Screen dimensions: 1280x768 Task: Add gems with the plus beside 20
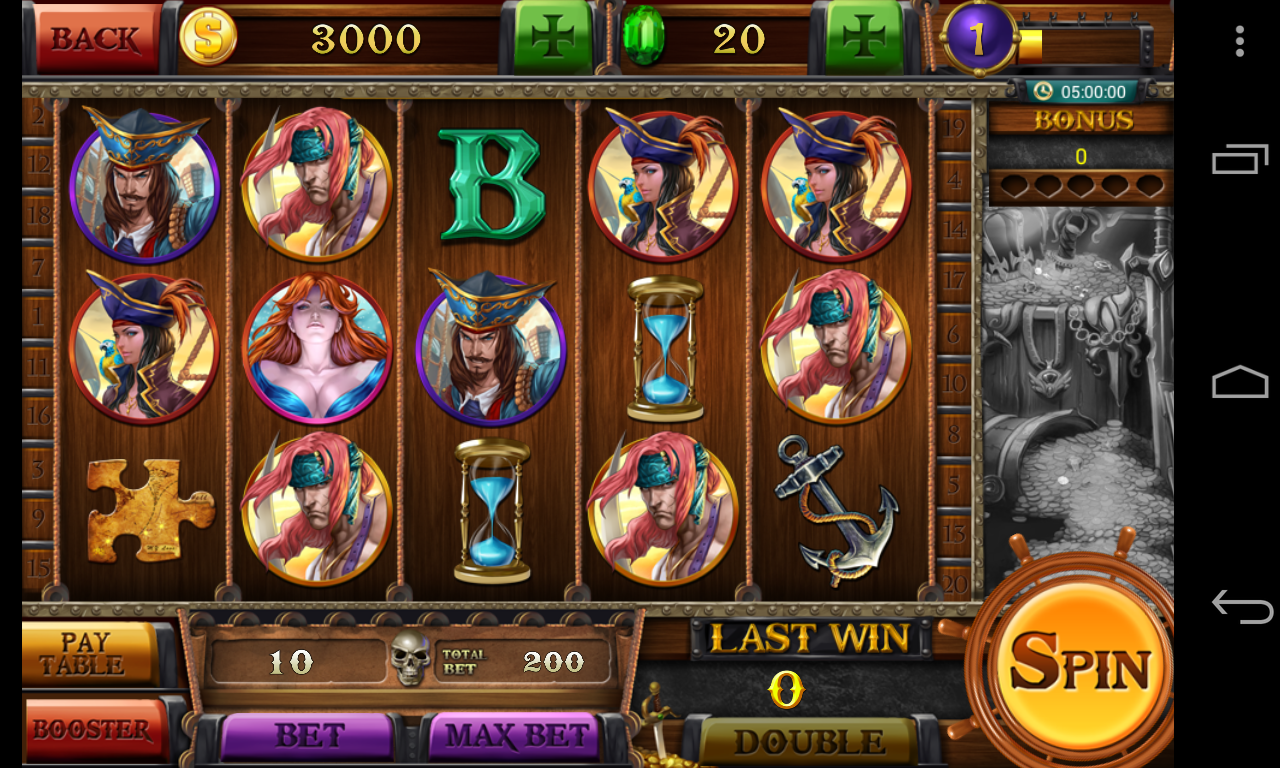[x=865, y=38]
